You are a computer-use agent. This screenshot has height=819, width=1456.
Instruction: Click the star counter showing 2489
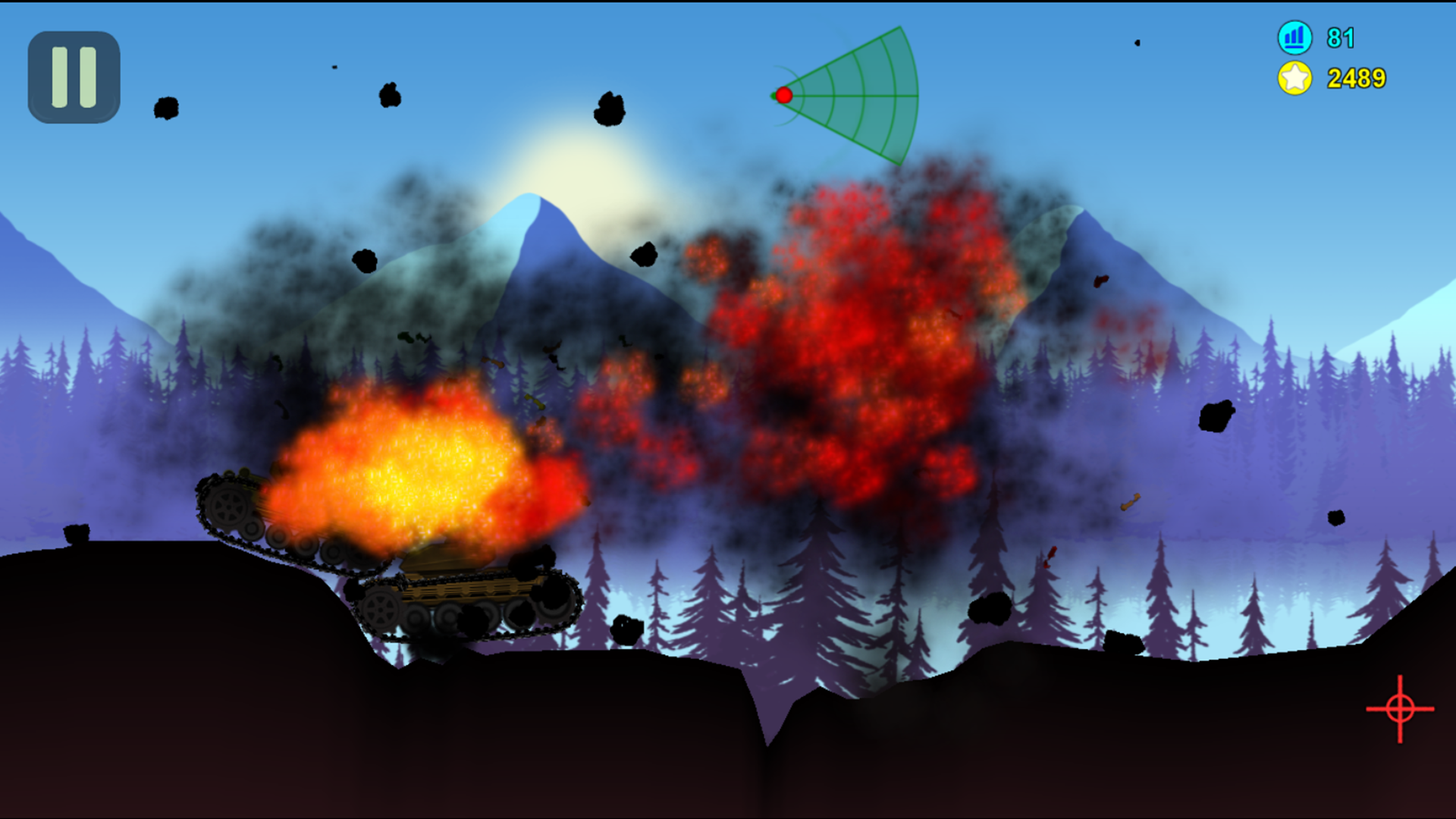pyautogui.click(x=1355, y=77)
